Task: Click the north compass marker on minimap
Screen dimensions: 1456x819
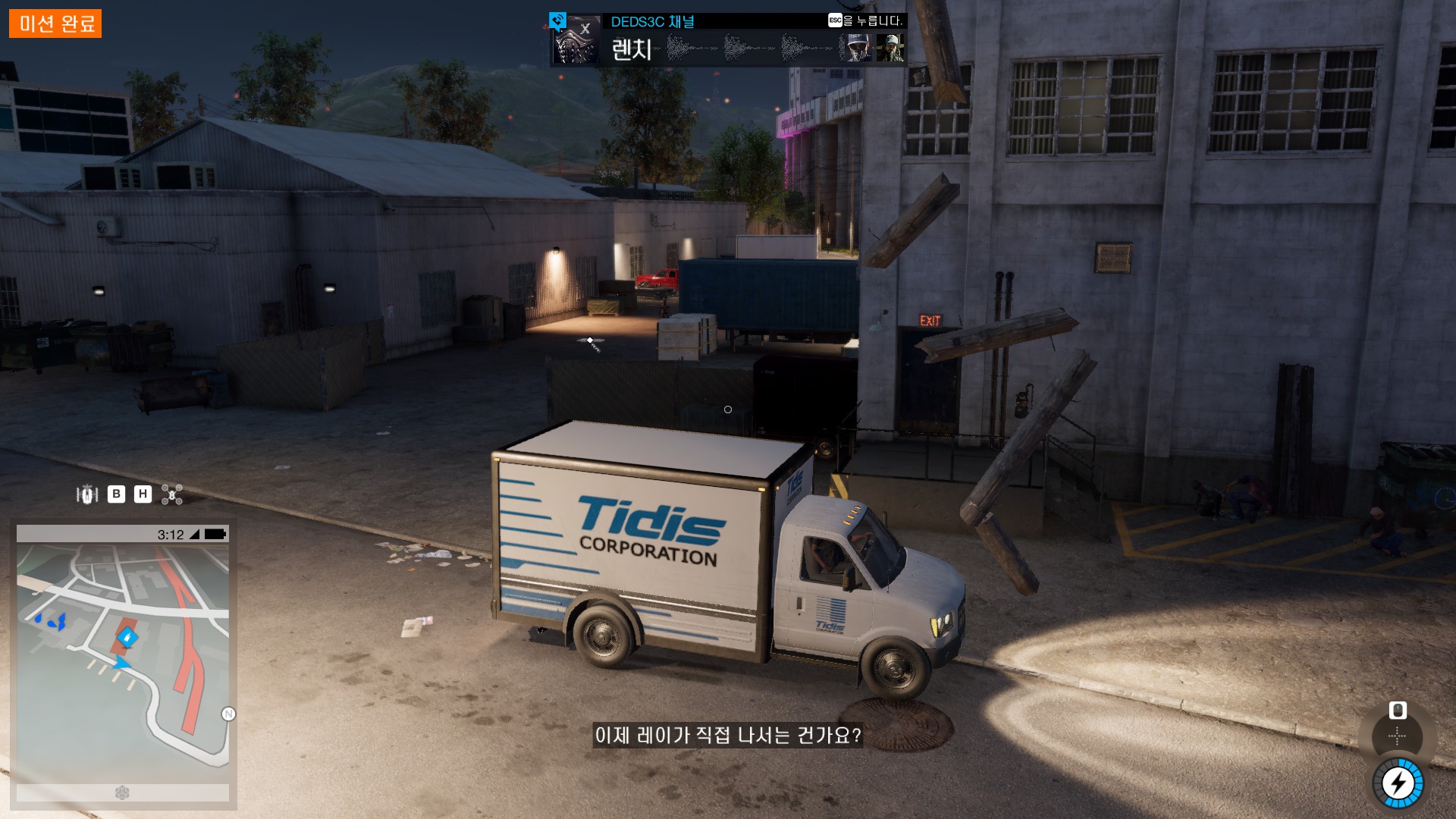Action: click(x=228, y=714)
